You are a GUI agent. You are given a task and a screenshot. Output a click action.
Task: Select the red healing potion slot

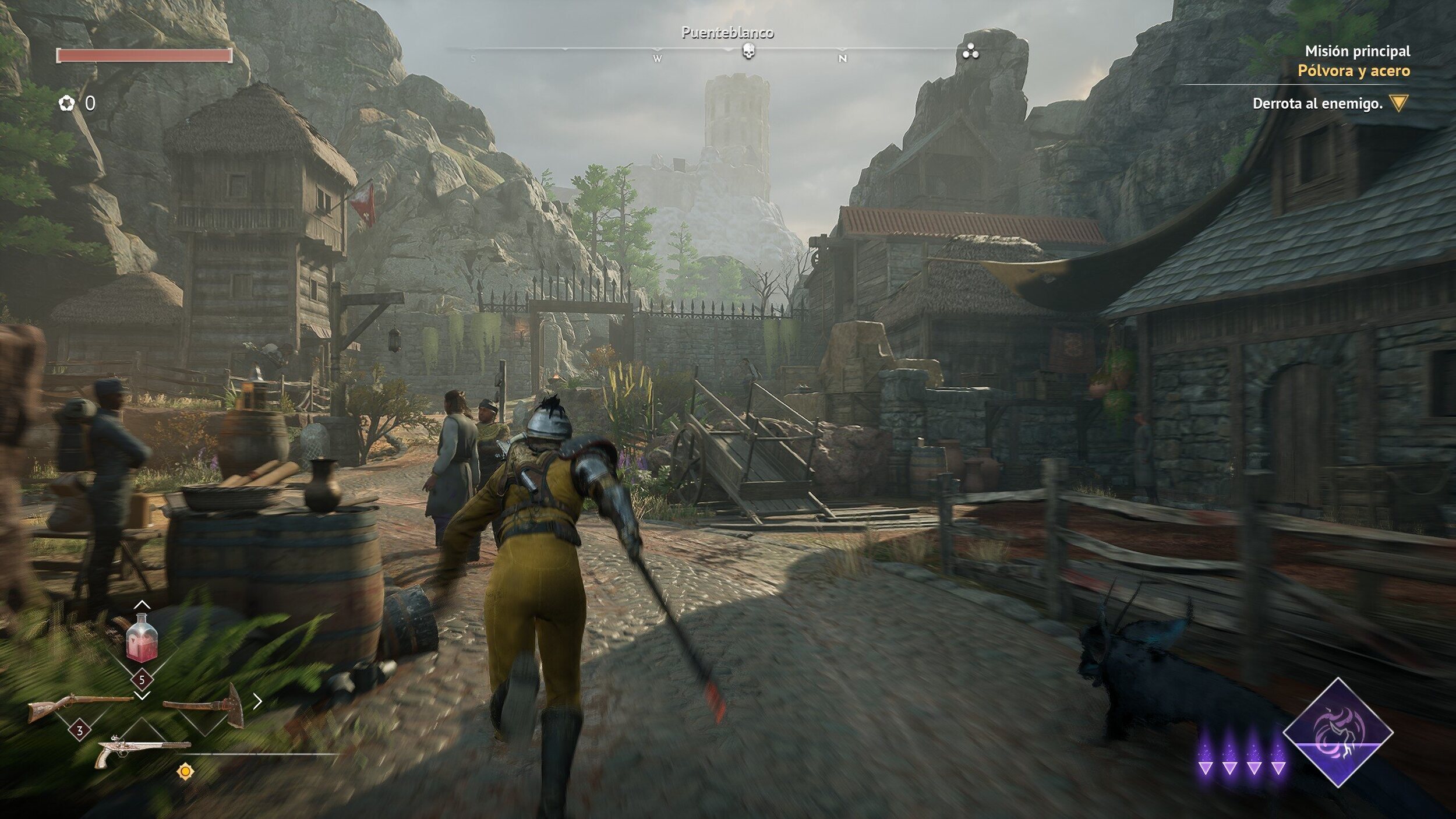142,638
